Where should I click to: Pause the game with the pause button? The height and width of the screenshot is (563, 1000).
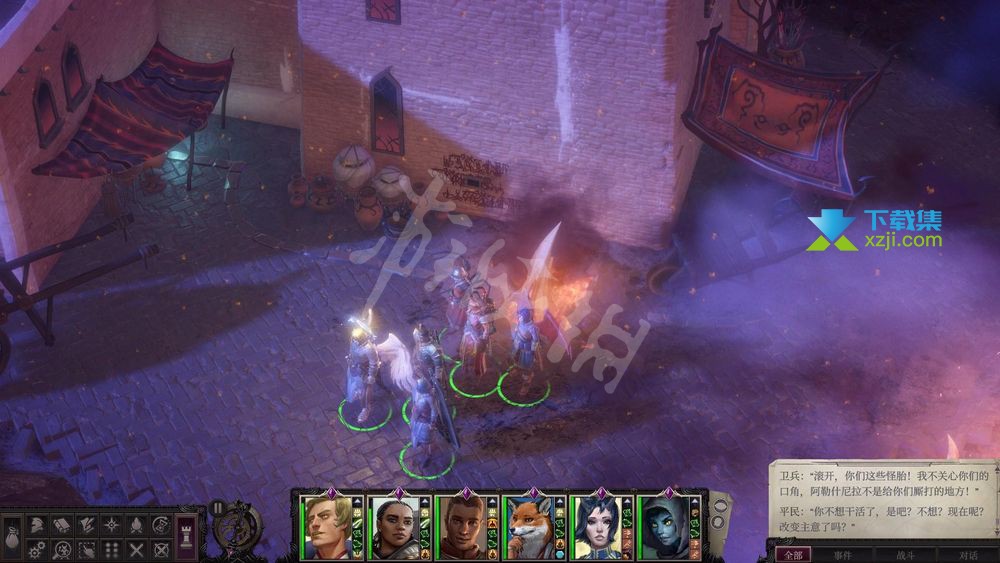coord(216,507)
